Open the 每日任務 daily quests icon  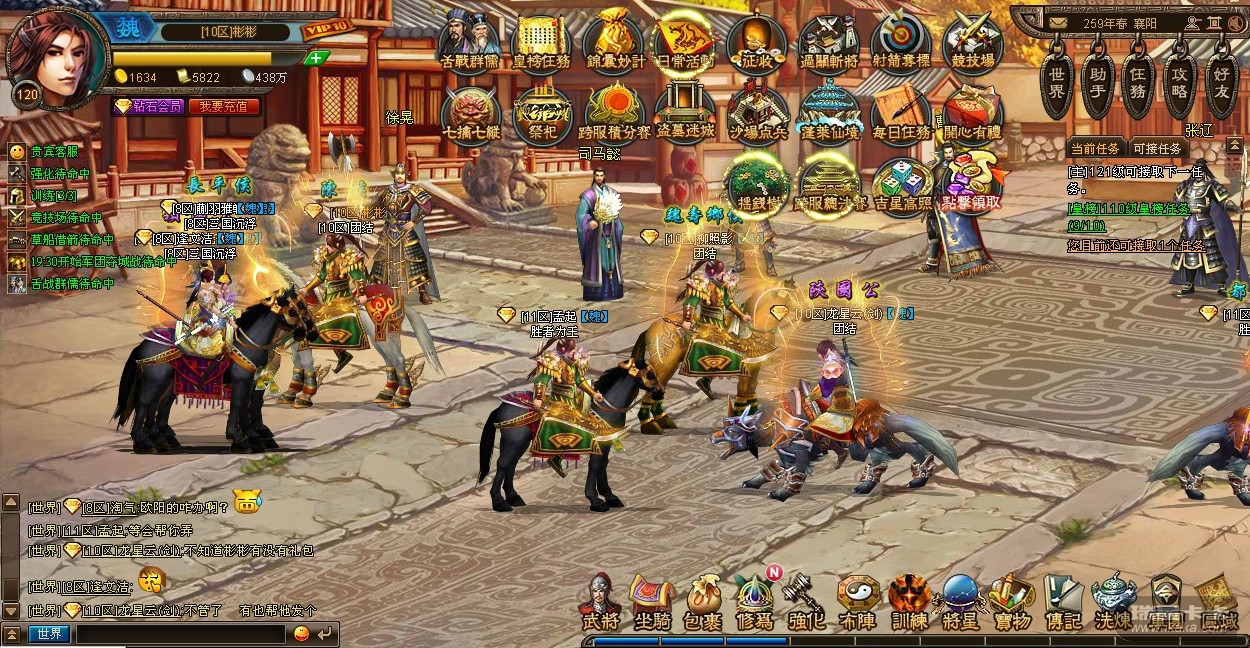click(x=901, y=114)
